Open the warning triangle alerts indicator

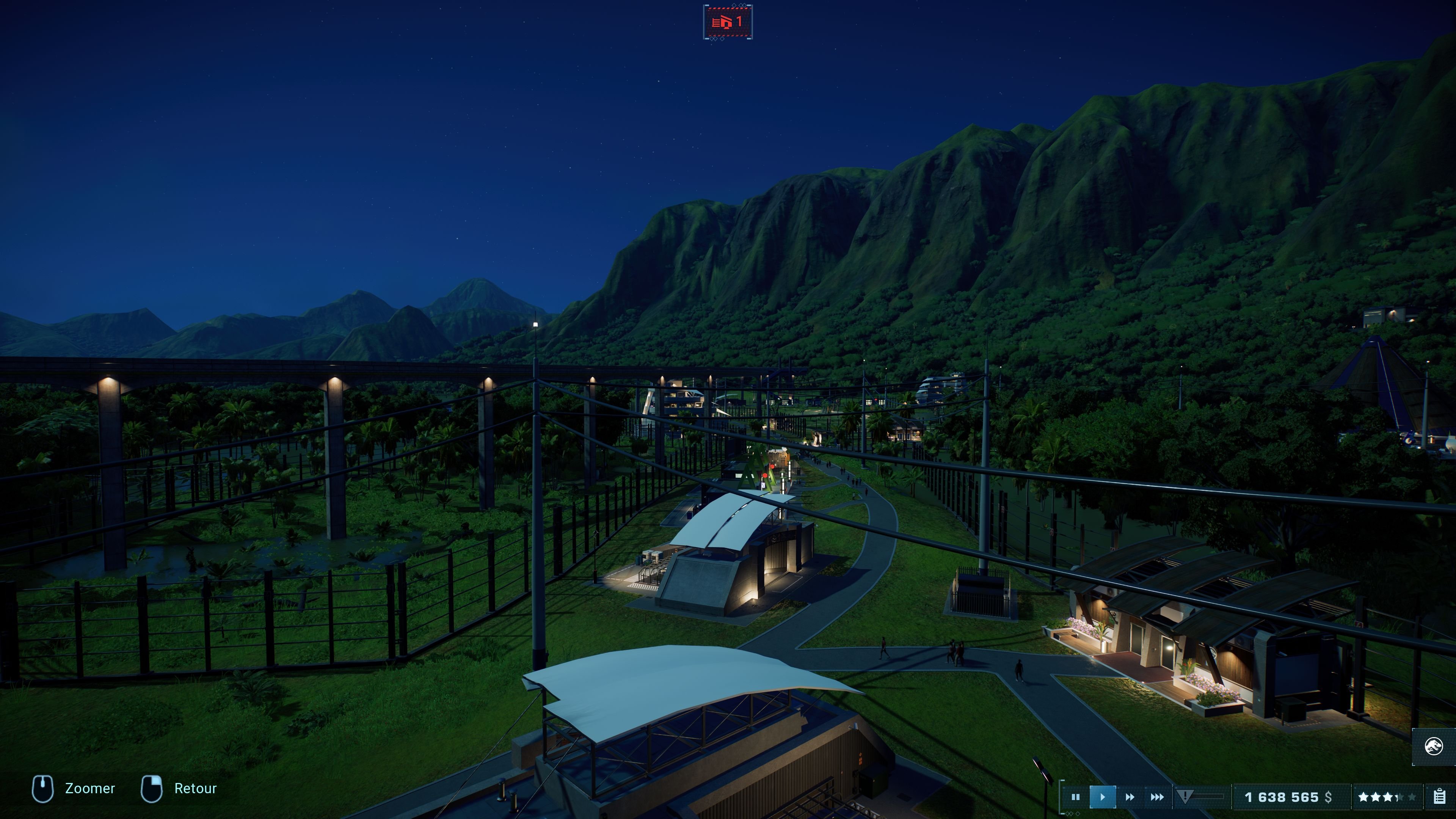coord(1185,796)
